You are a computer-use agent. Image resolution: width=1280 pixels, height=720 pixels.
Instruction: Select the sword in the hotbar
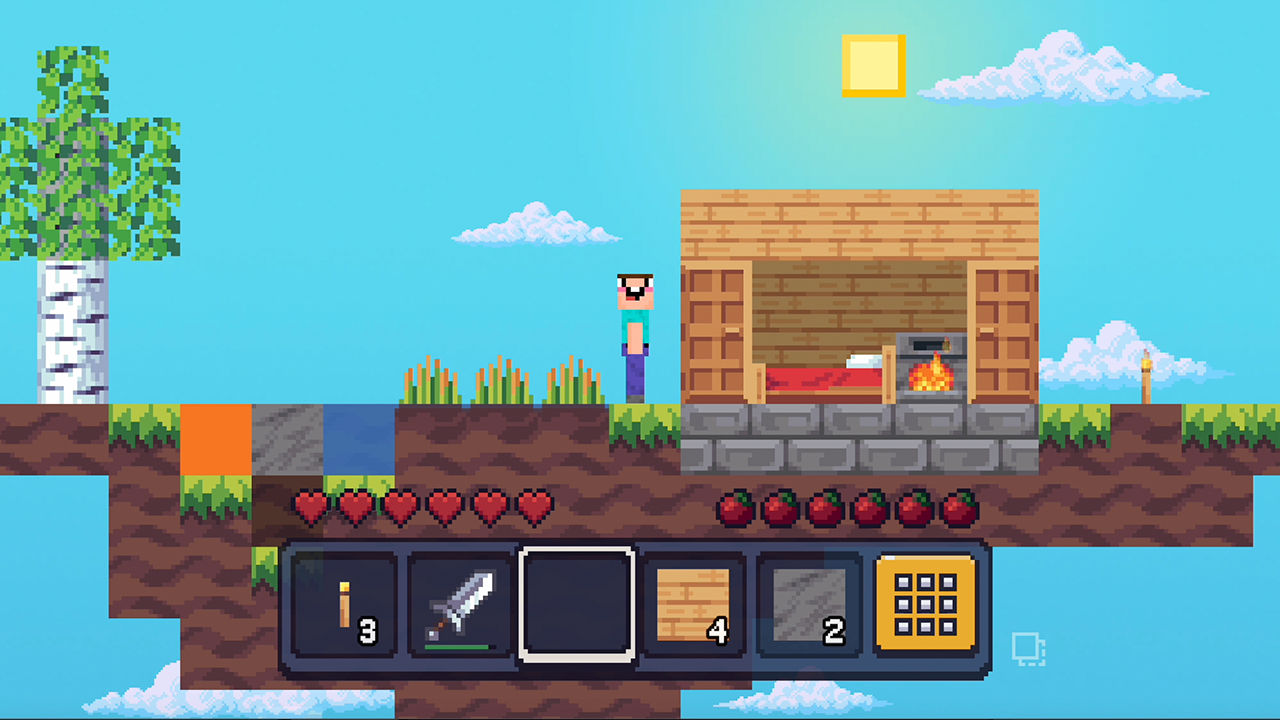pos(460,603)
